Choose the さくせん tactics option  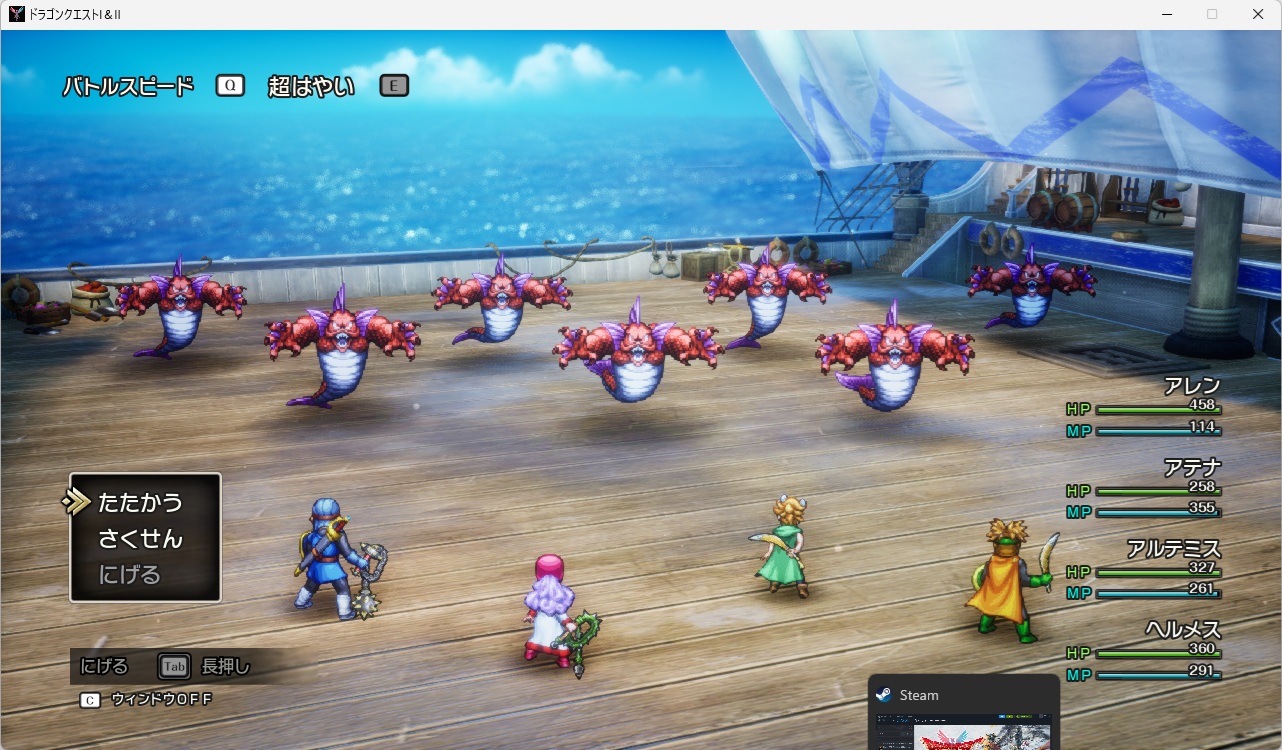[141, 539]
